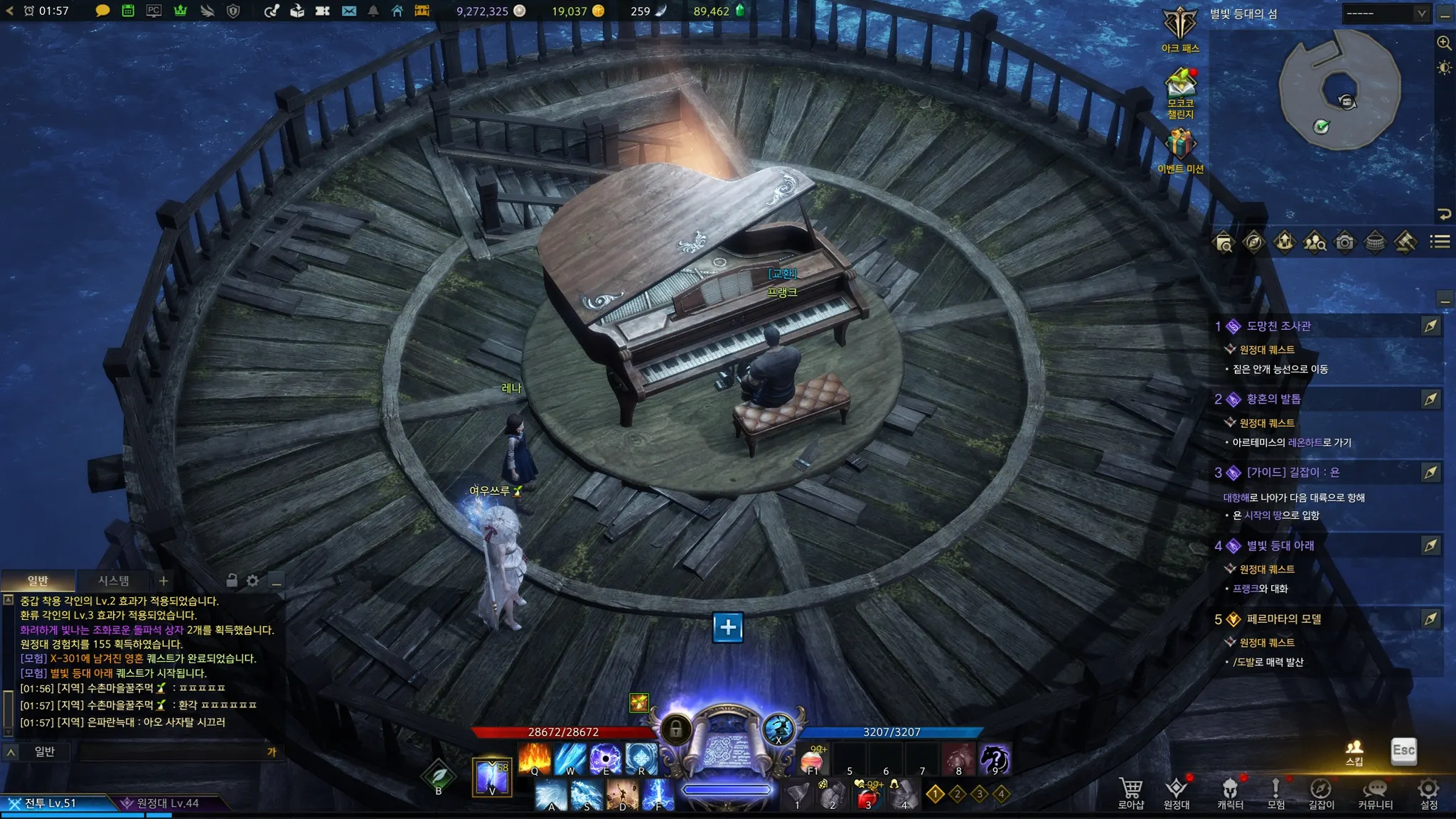The image size is (1456, 819).
Task: Activate the flame skill on Q
Action: coord(535,758)
